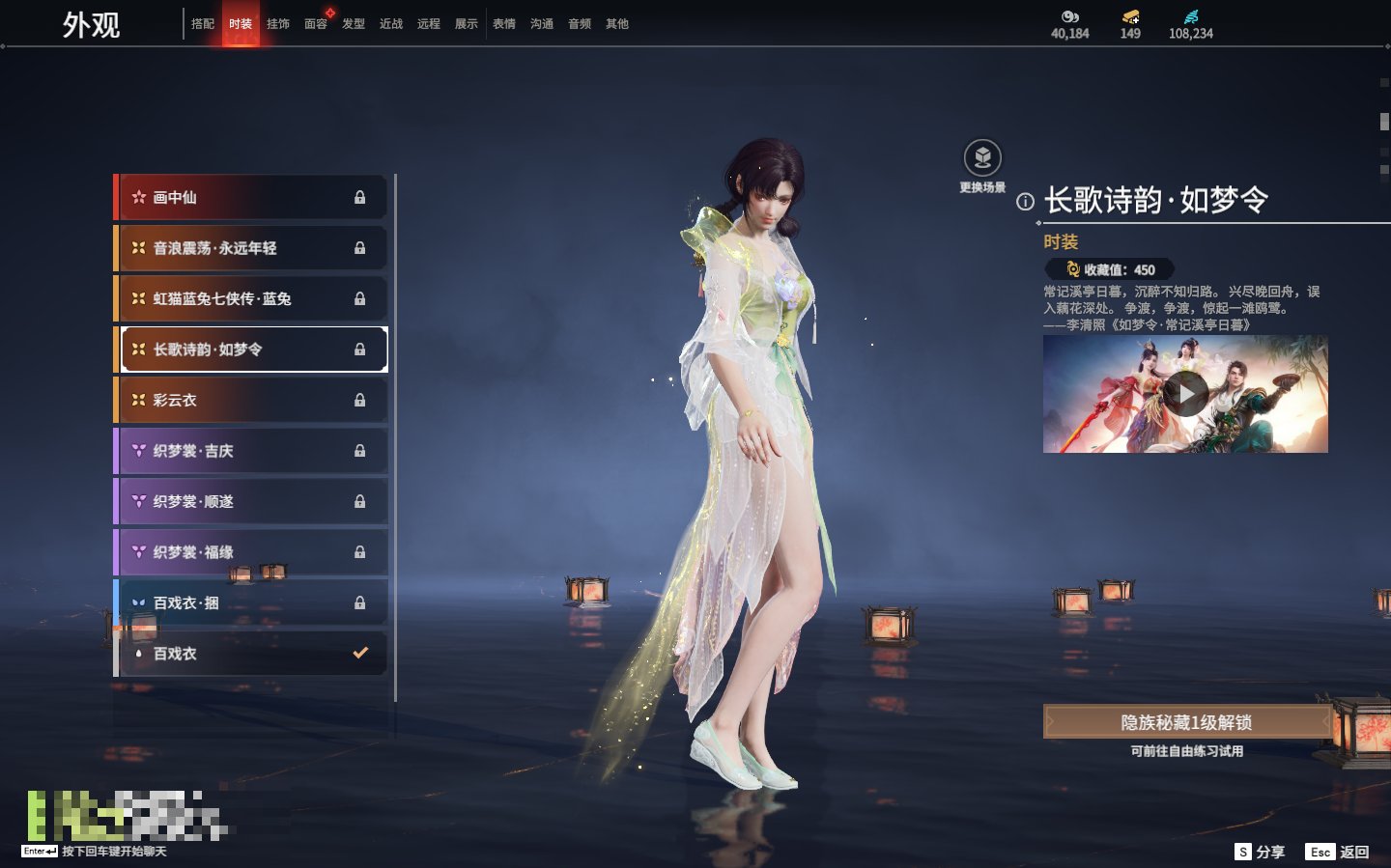1391x868 pixels.
Task: Switch to the 搭配 tab
Action: coord(203,24)
